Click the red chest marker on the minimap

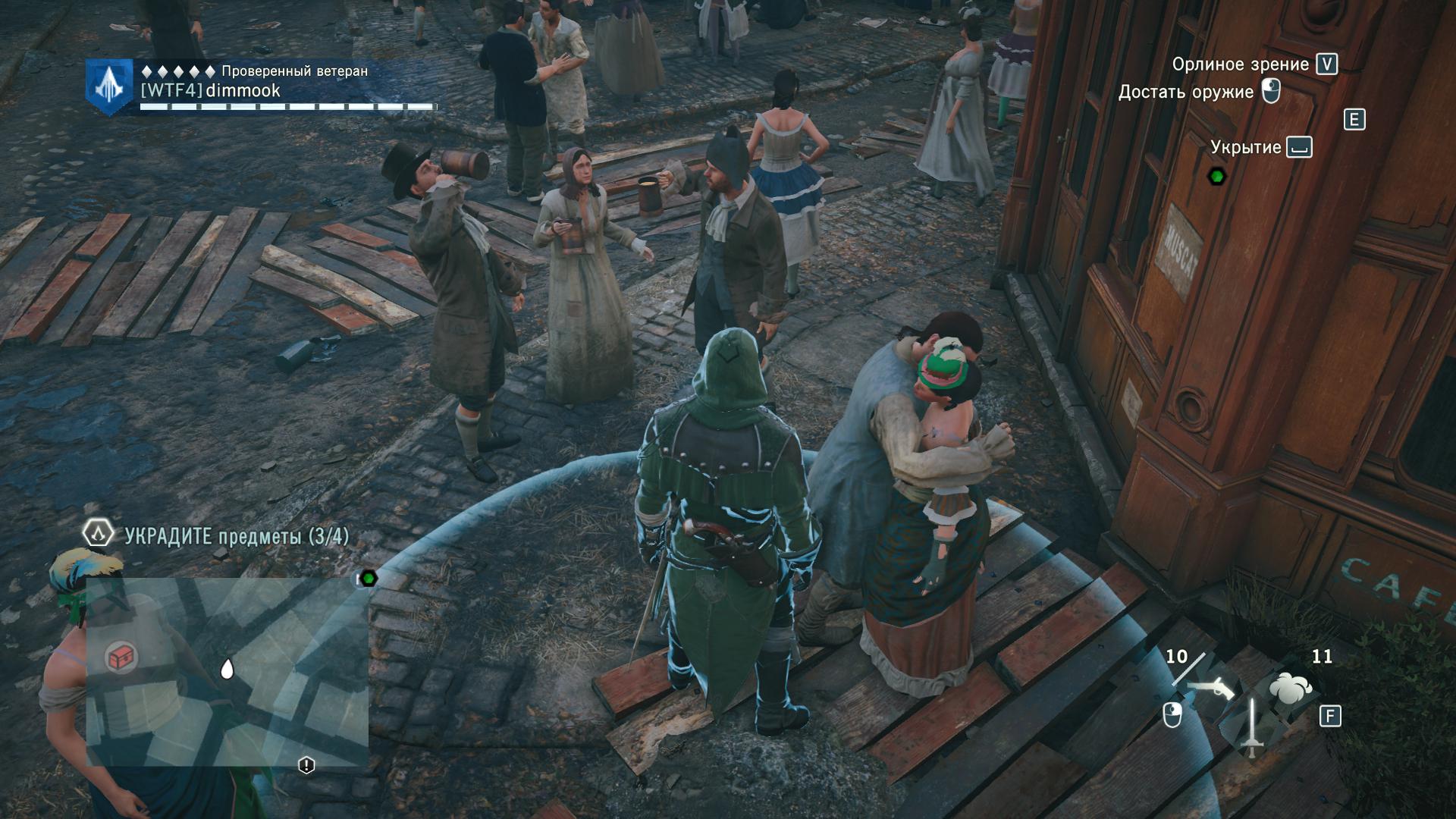121,657
